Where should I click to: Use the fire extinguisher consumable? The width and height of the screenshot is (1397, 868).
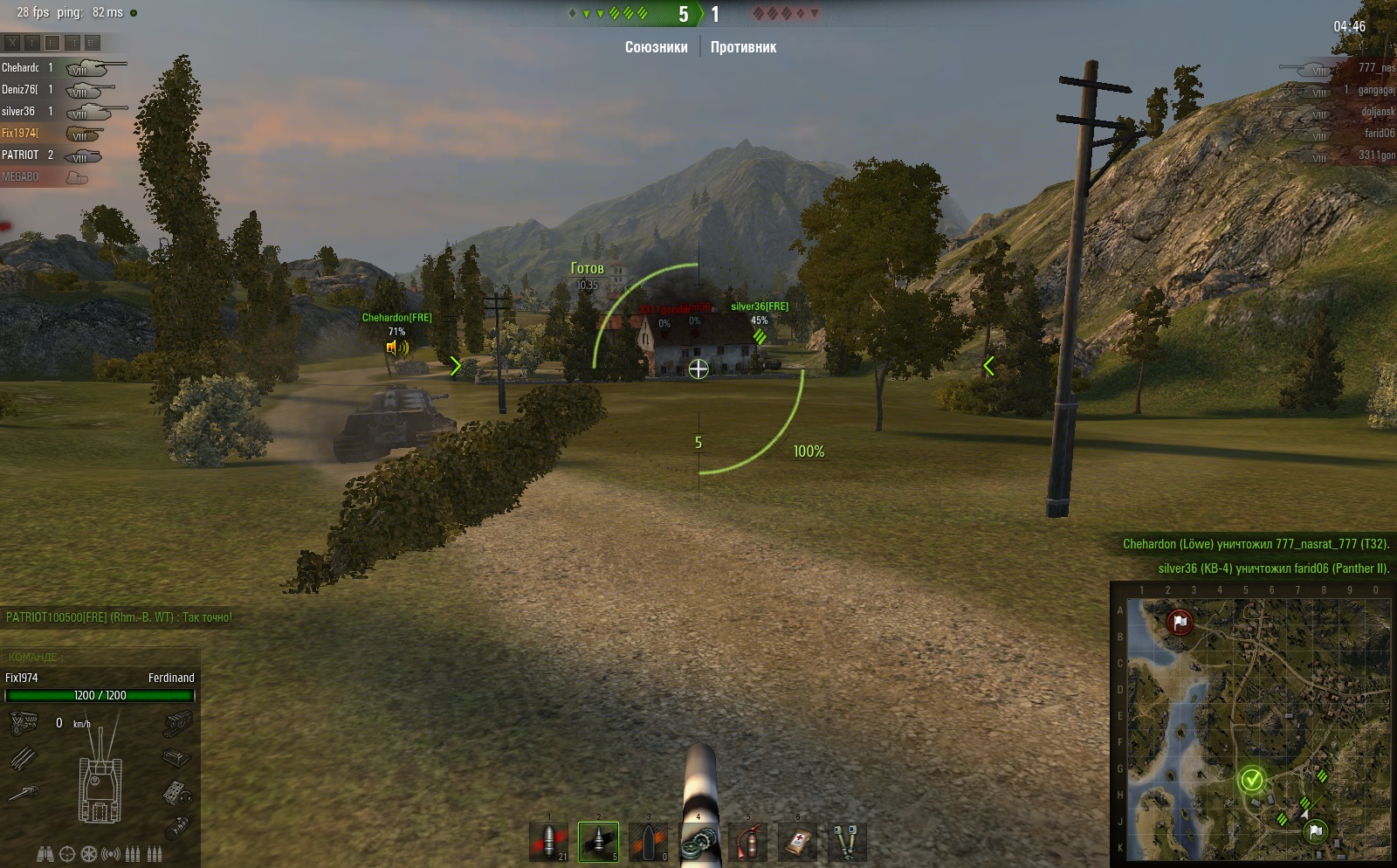tap(747, 842)
